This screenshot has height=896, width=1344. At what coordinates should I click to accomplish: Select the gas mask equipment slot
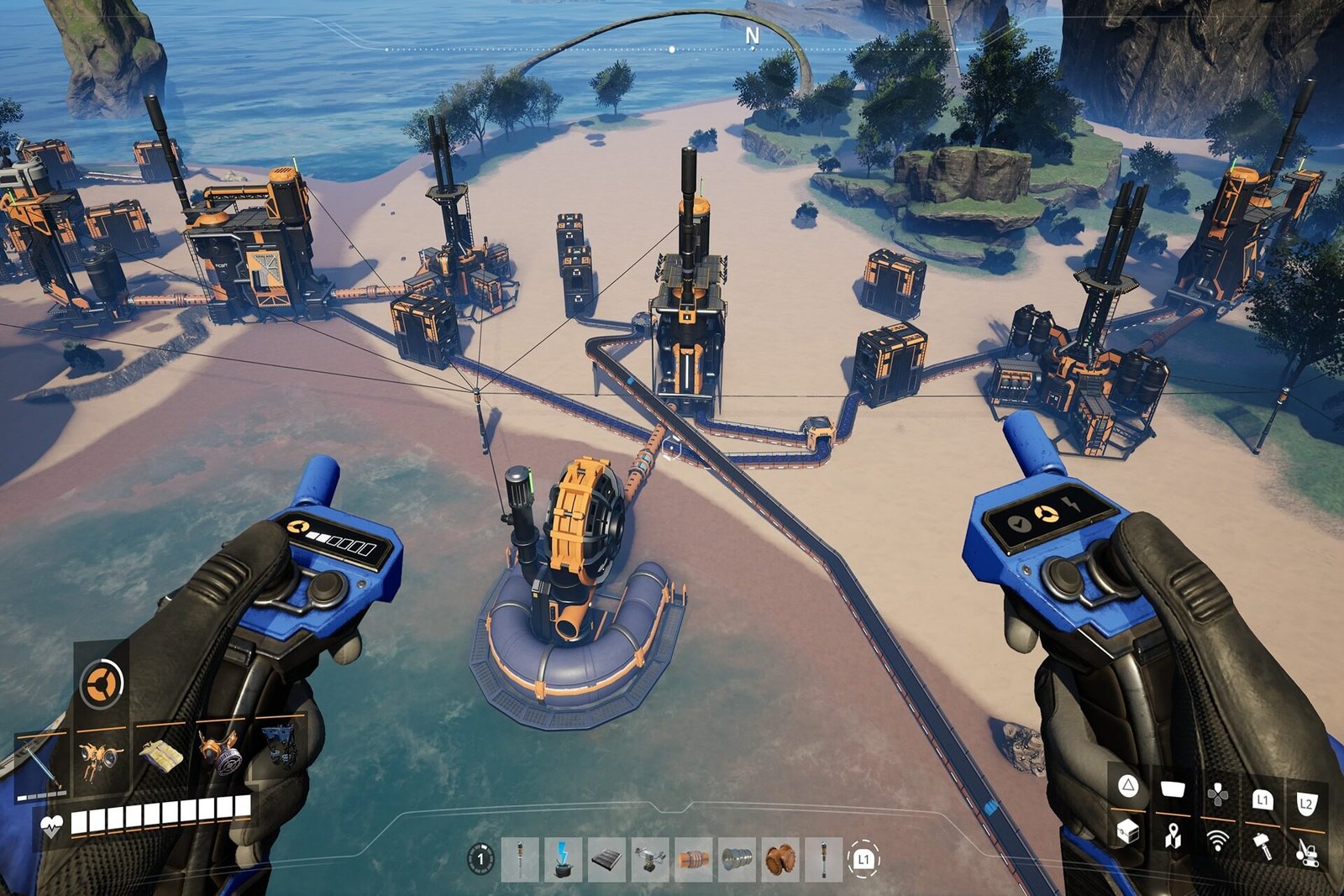[221, 757]
